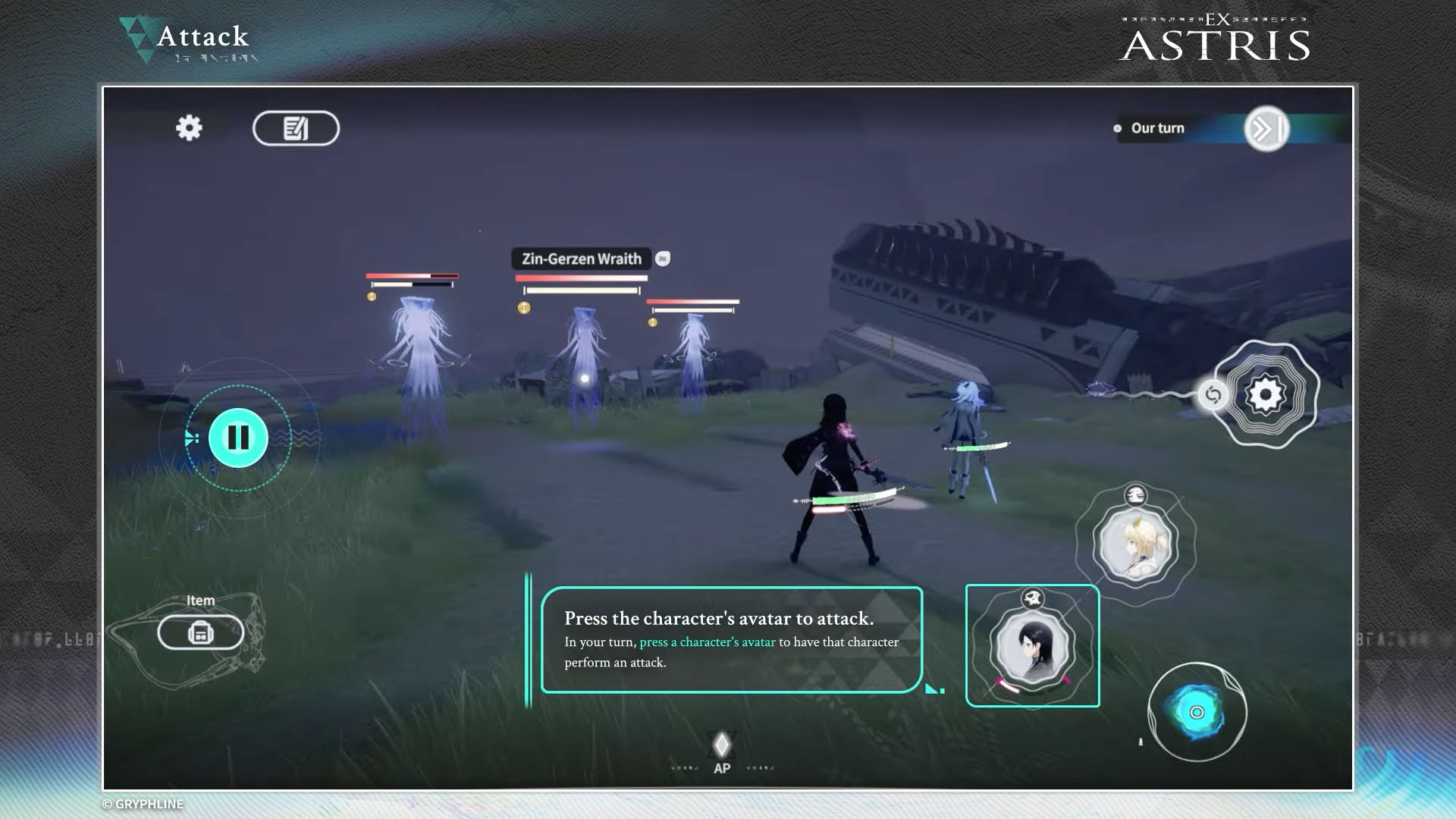Select the highlighted black-haired character avatar
Viewport: 1456px width, 819px height.
tap(1032, 645)
